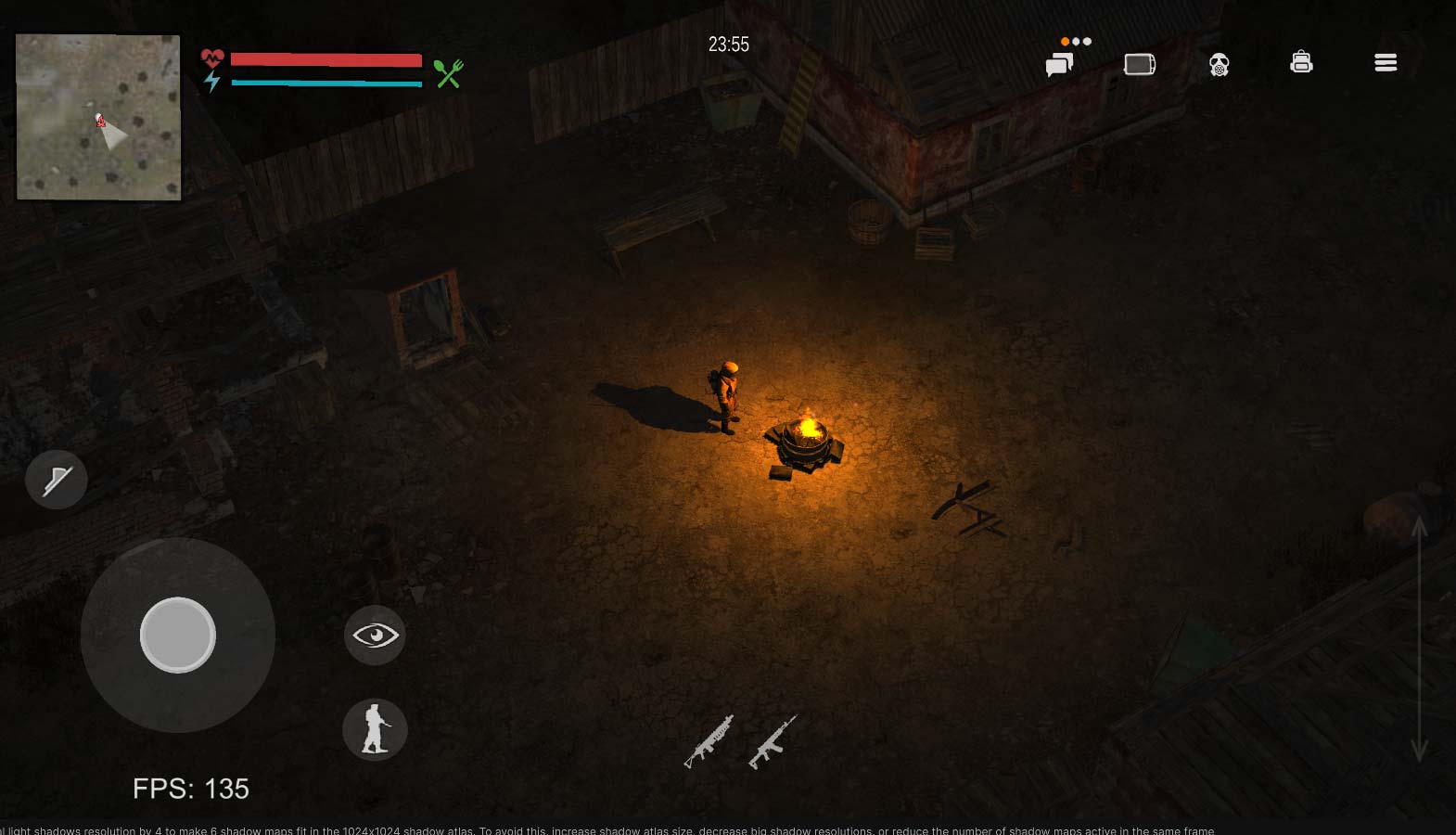Select the second rifle weapon slot
The height and width of the screenshot is (835, 1456).
point(772,741)
